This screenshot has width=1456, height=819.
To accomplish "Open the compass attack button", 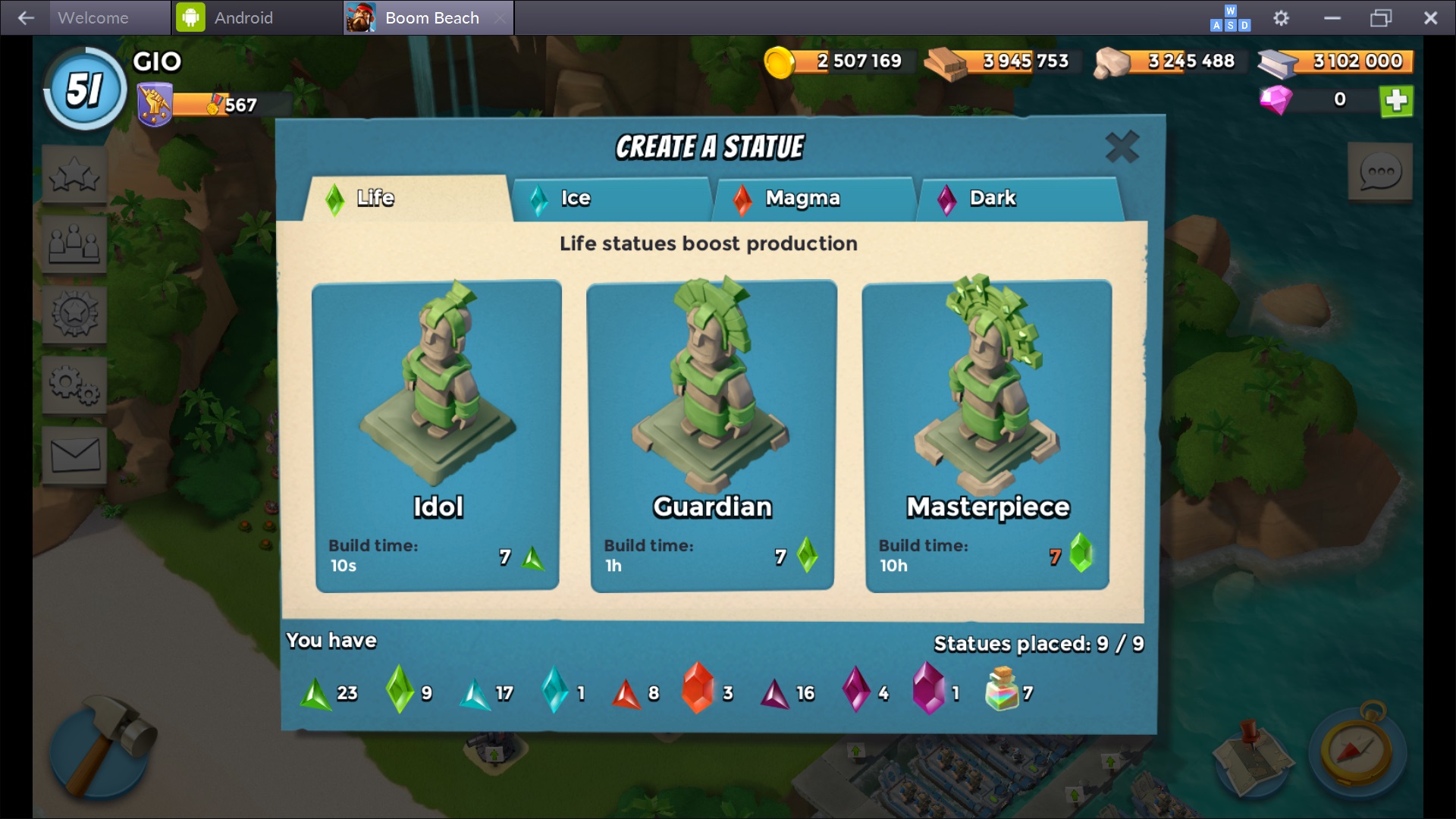I will (x=1356, y=750).
